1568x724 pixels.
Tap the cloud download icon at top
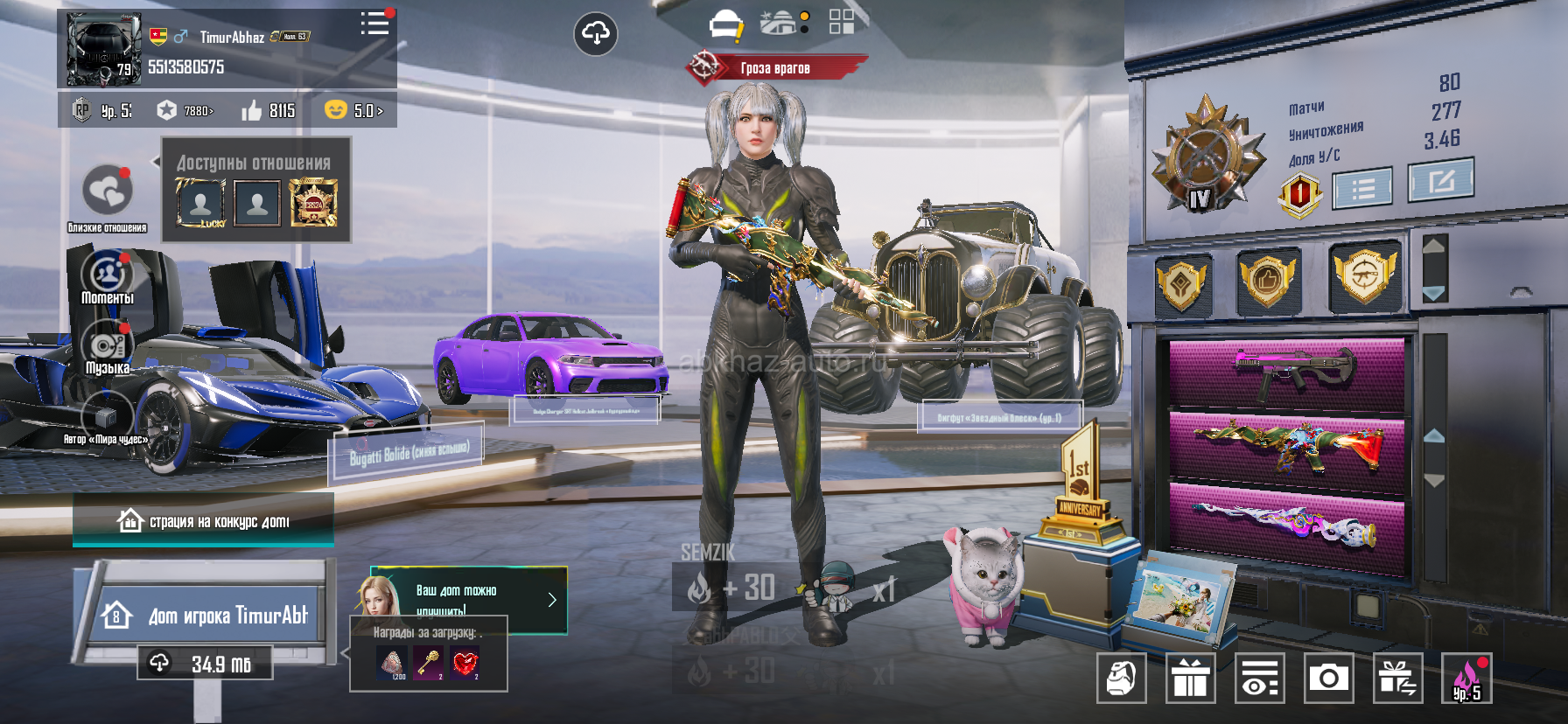point(596,34)
